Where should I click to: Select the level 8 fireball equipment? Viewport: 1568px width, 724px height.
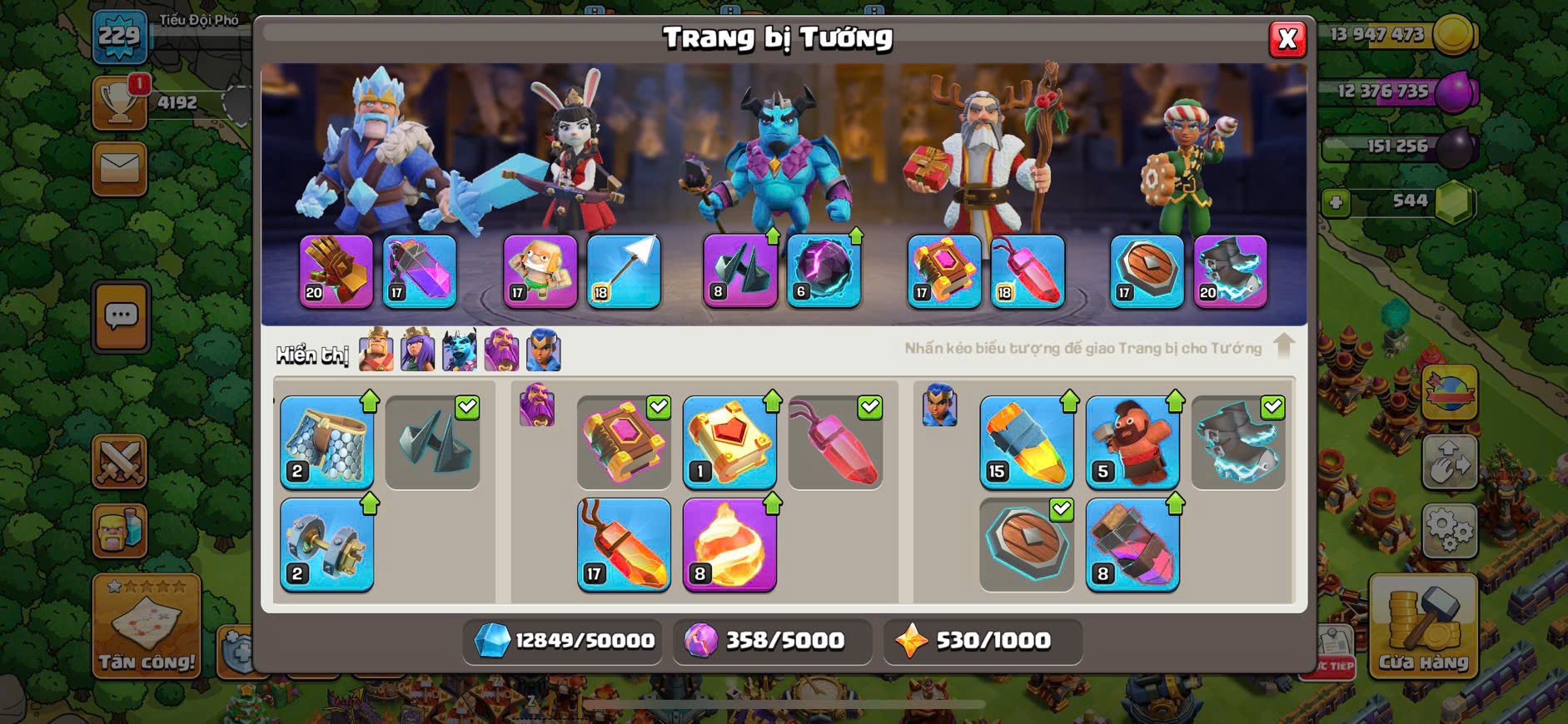click(729, 544)
